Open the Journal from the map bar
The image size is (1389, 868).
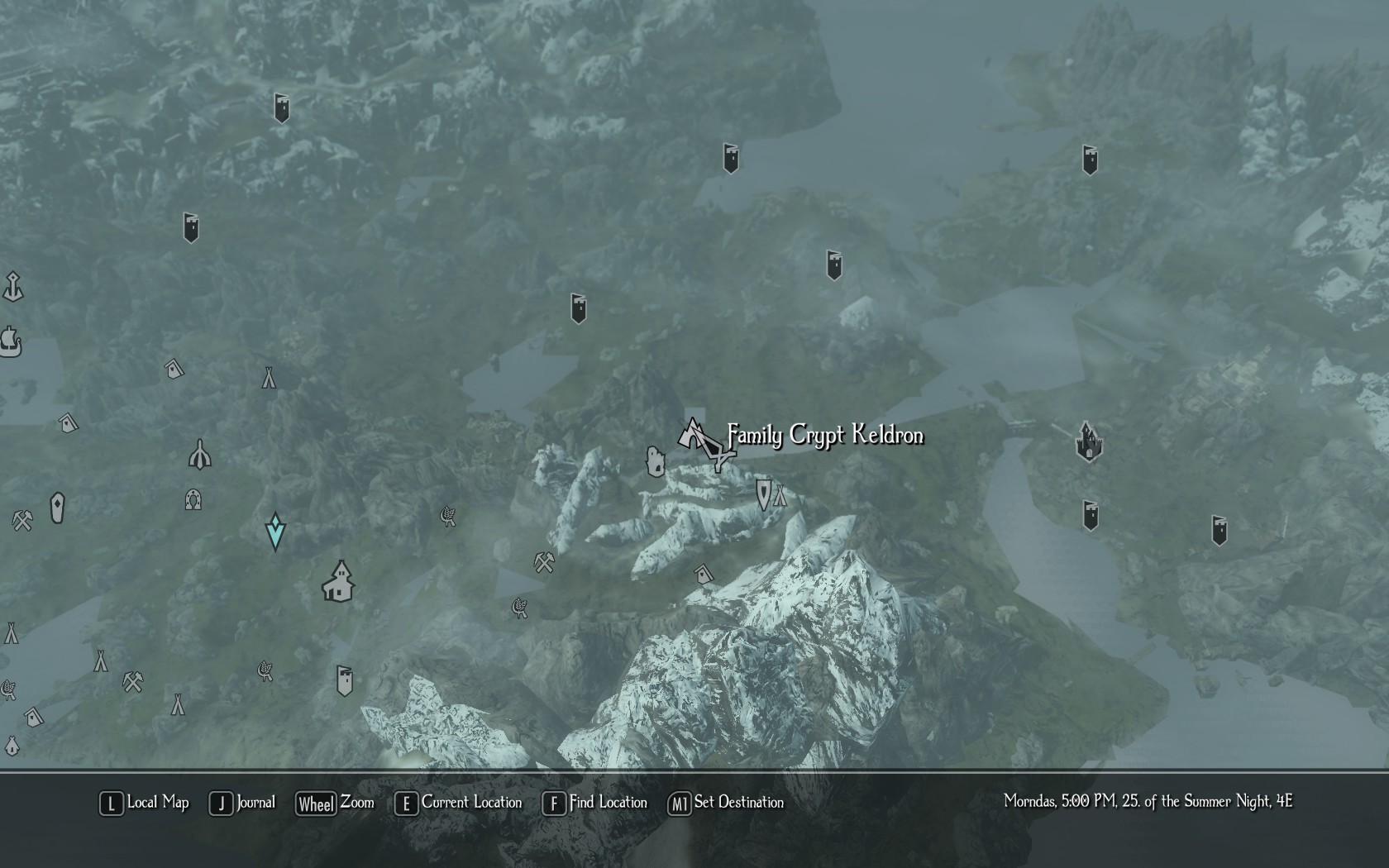click(243, 803)
